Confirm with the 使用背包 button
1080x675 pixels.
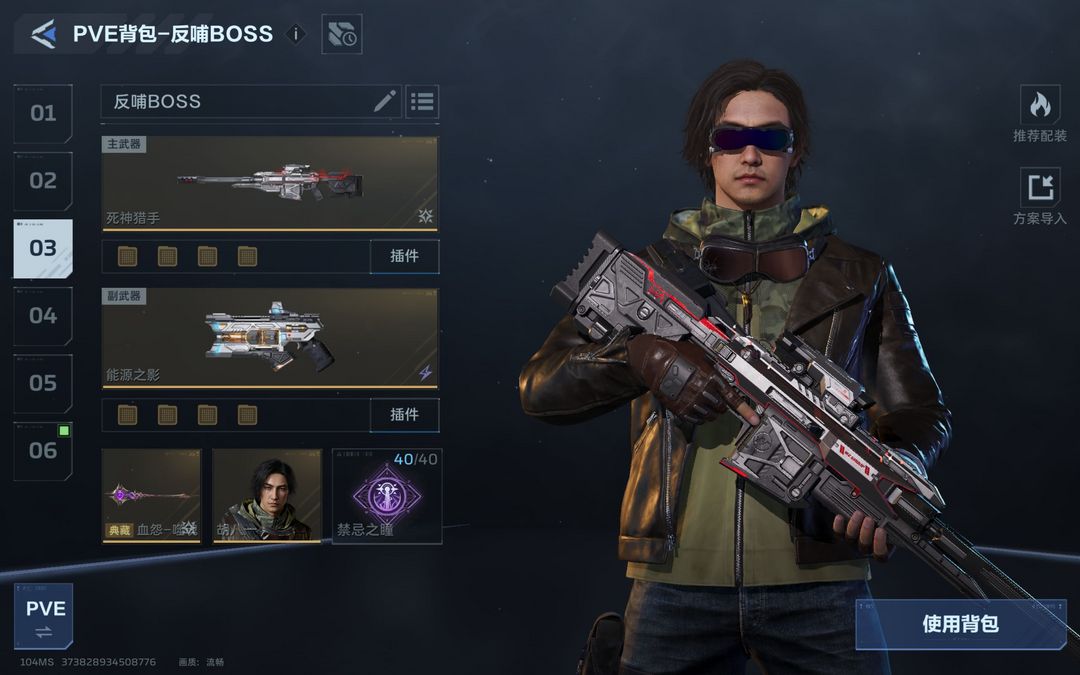tap(960, 624)
